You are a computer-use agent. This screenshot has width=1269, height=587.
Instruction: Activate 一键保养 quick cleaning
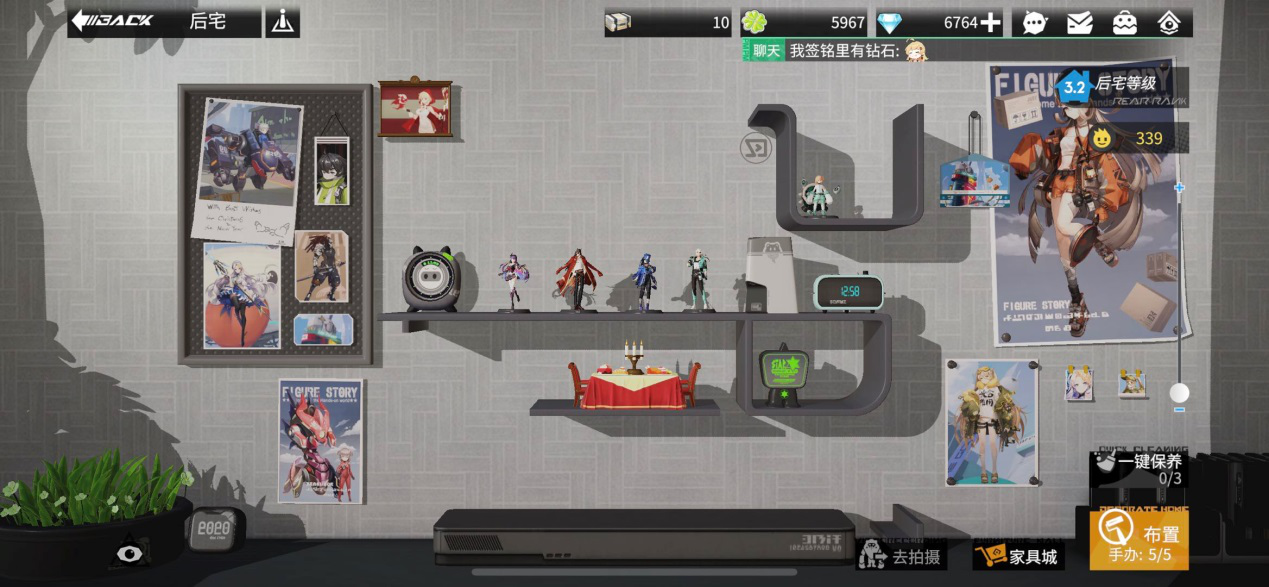pos(1140,468)
